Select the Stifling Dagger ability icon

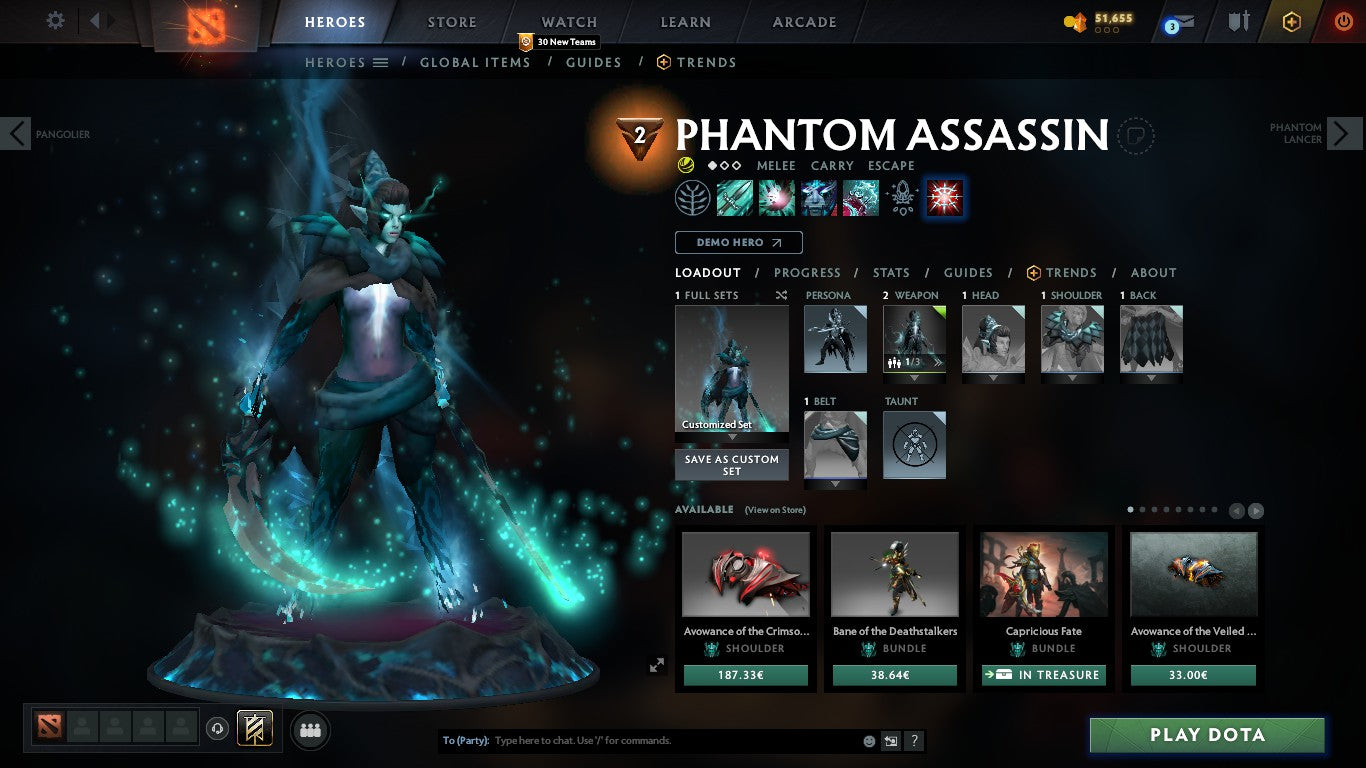(x=735, y=197)
